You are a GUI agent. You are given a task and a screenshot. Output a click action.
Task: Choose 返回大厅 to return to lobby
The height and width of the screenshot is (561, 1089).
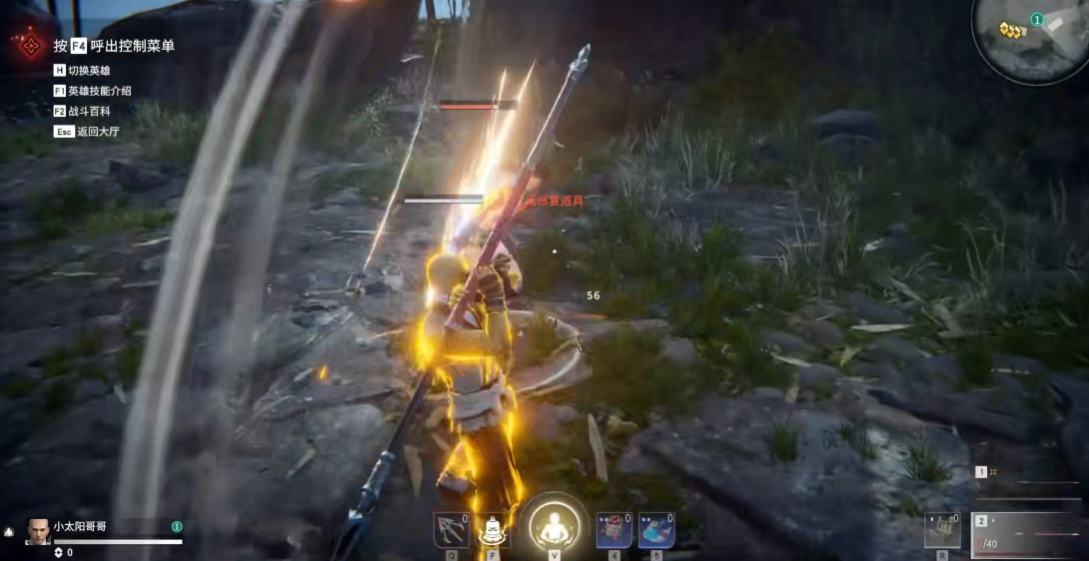[x=90, y=131]
